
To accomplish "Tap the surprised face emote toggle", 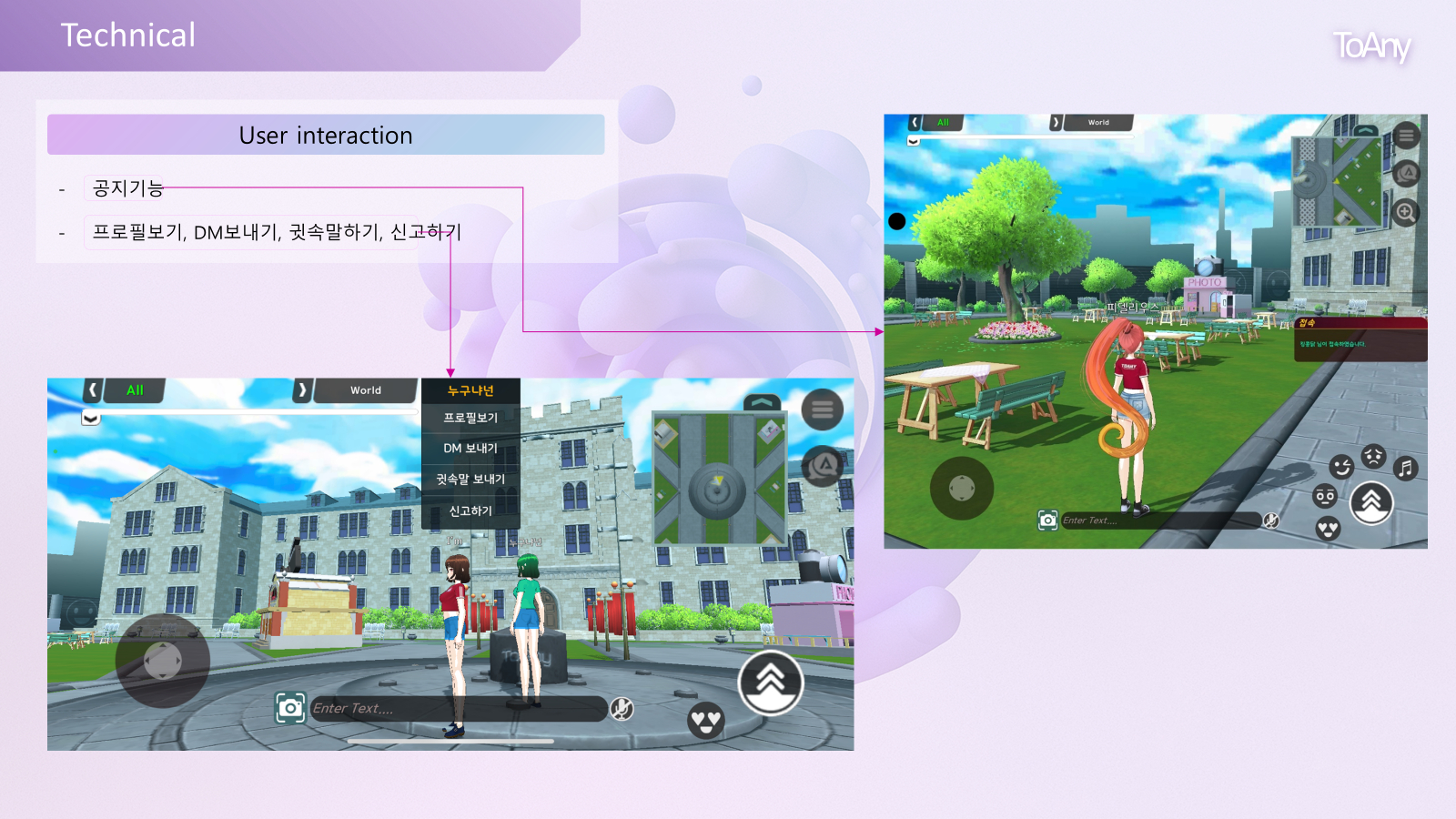I will point(1325,497).
